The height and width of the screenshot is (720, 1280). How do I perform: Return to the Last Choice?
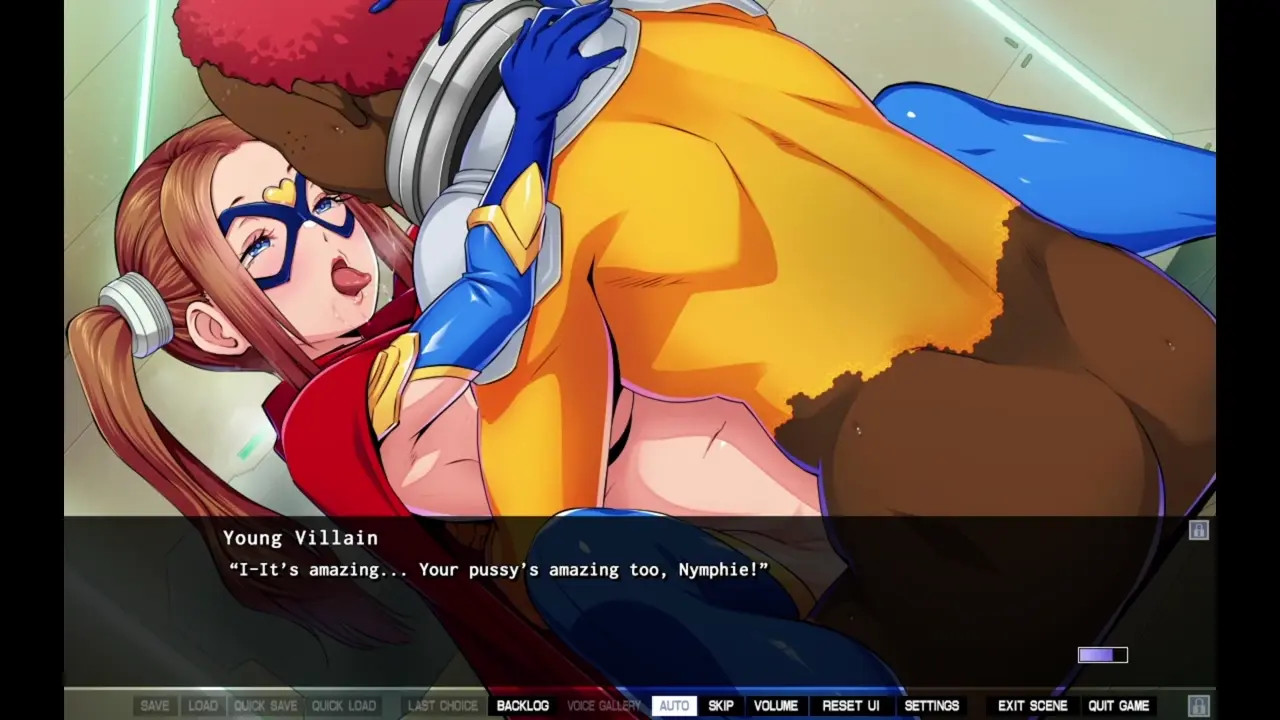(443, 706)
